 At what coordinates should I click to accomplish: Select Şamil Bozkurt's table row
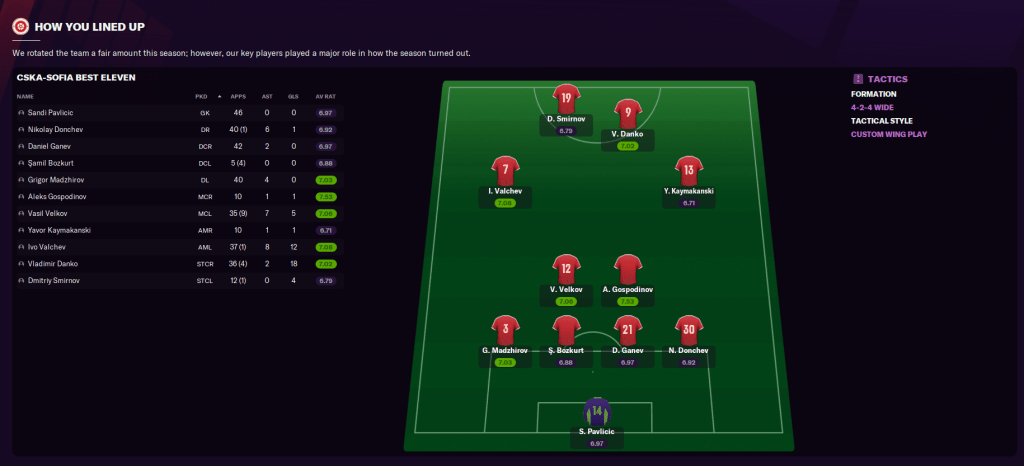coord(50,163)
